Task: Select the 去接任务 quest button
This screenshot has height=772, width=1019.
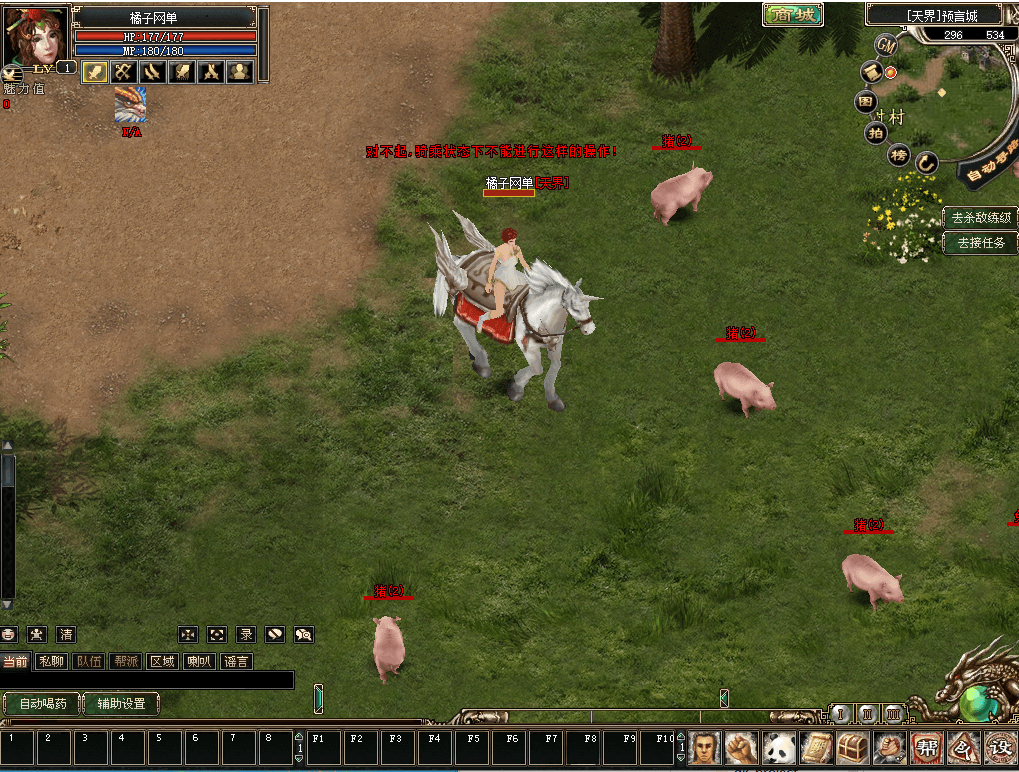Action: tap(980, 242)
